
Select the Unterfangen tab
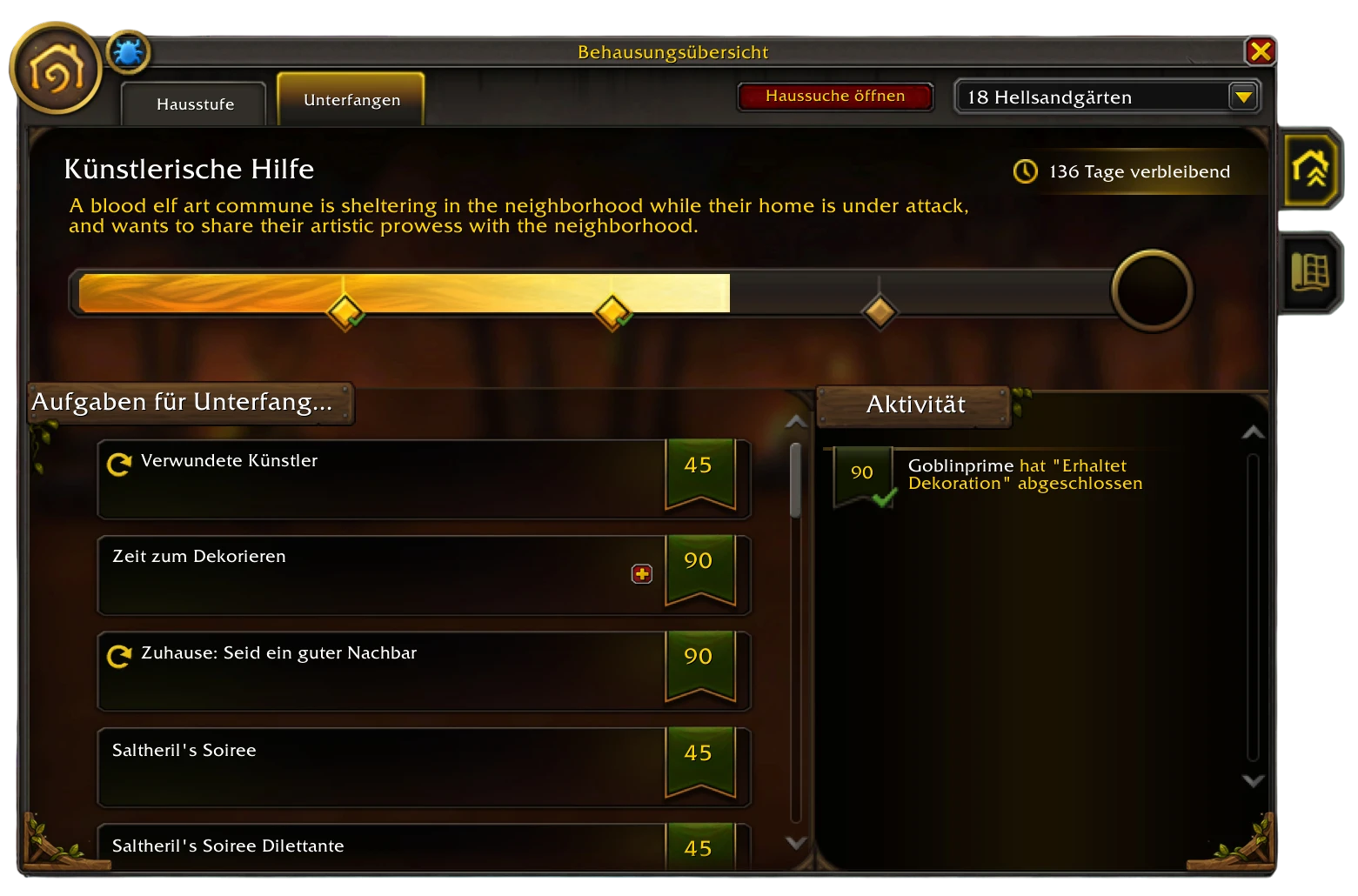pyautogui.click(x=351, y=100)
